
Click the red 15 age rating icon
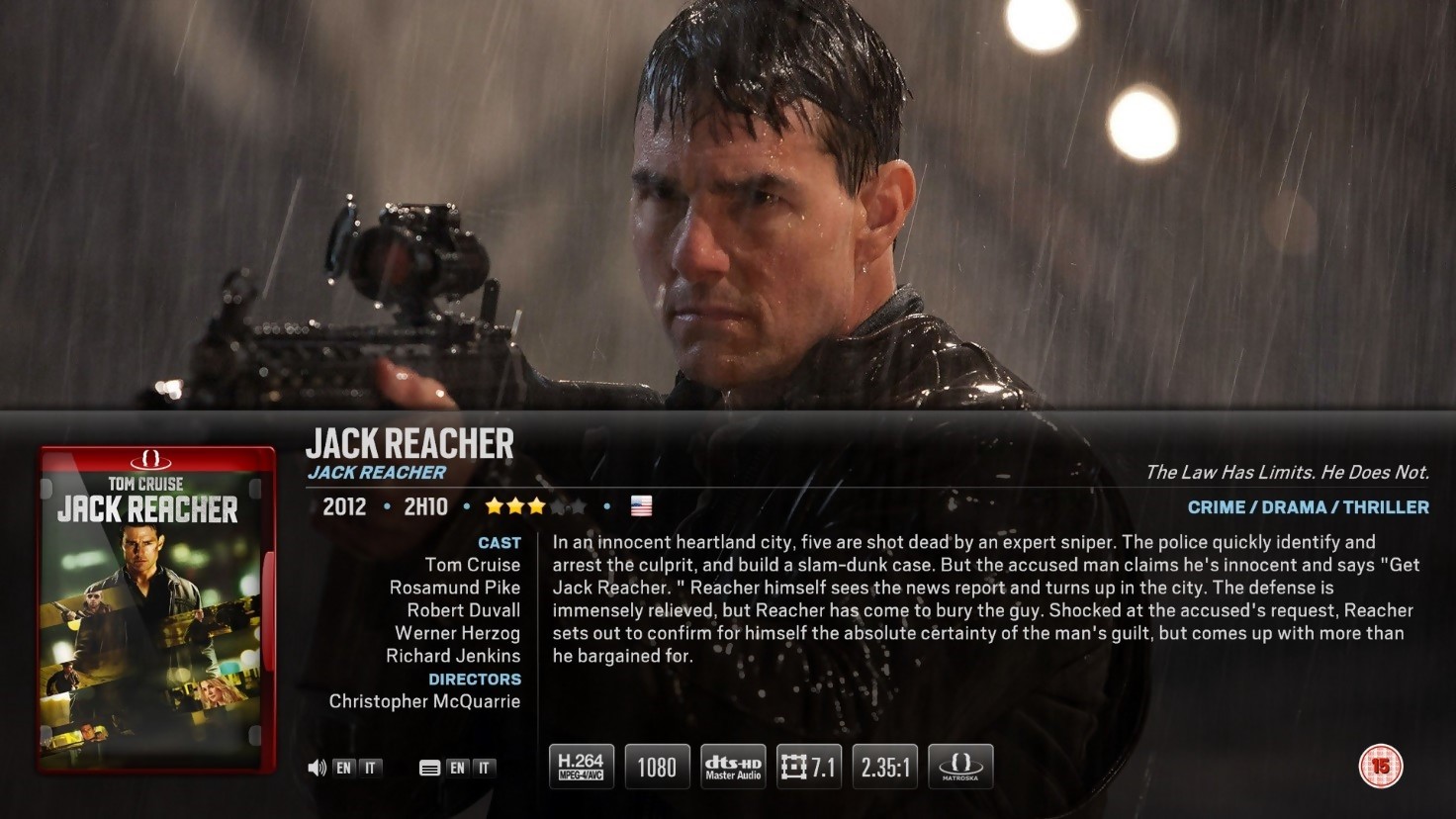(1380, 766)
